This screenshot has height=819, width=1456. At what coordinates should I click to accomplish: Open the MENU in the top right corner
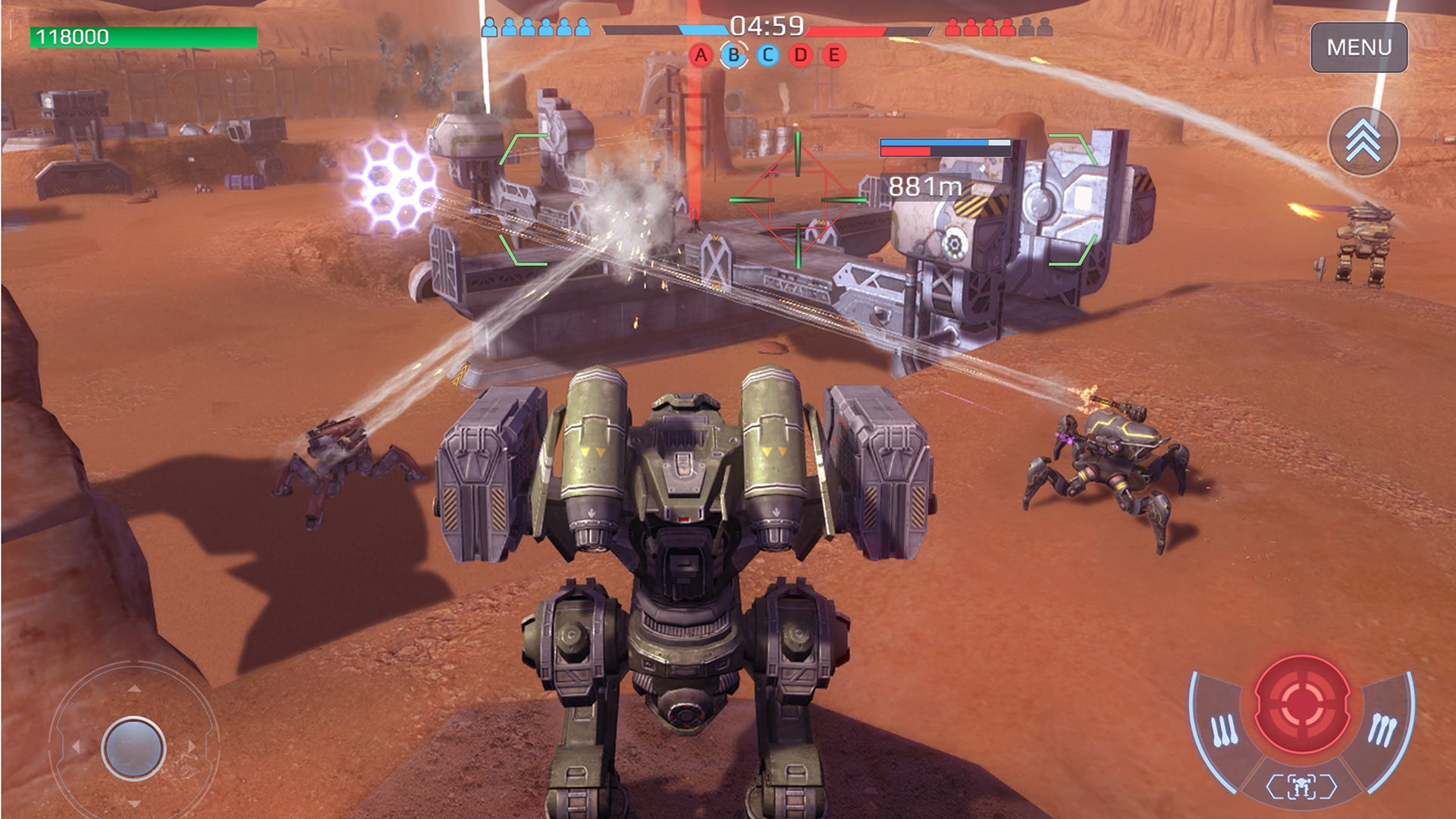coord(1359,48)
